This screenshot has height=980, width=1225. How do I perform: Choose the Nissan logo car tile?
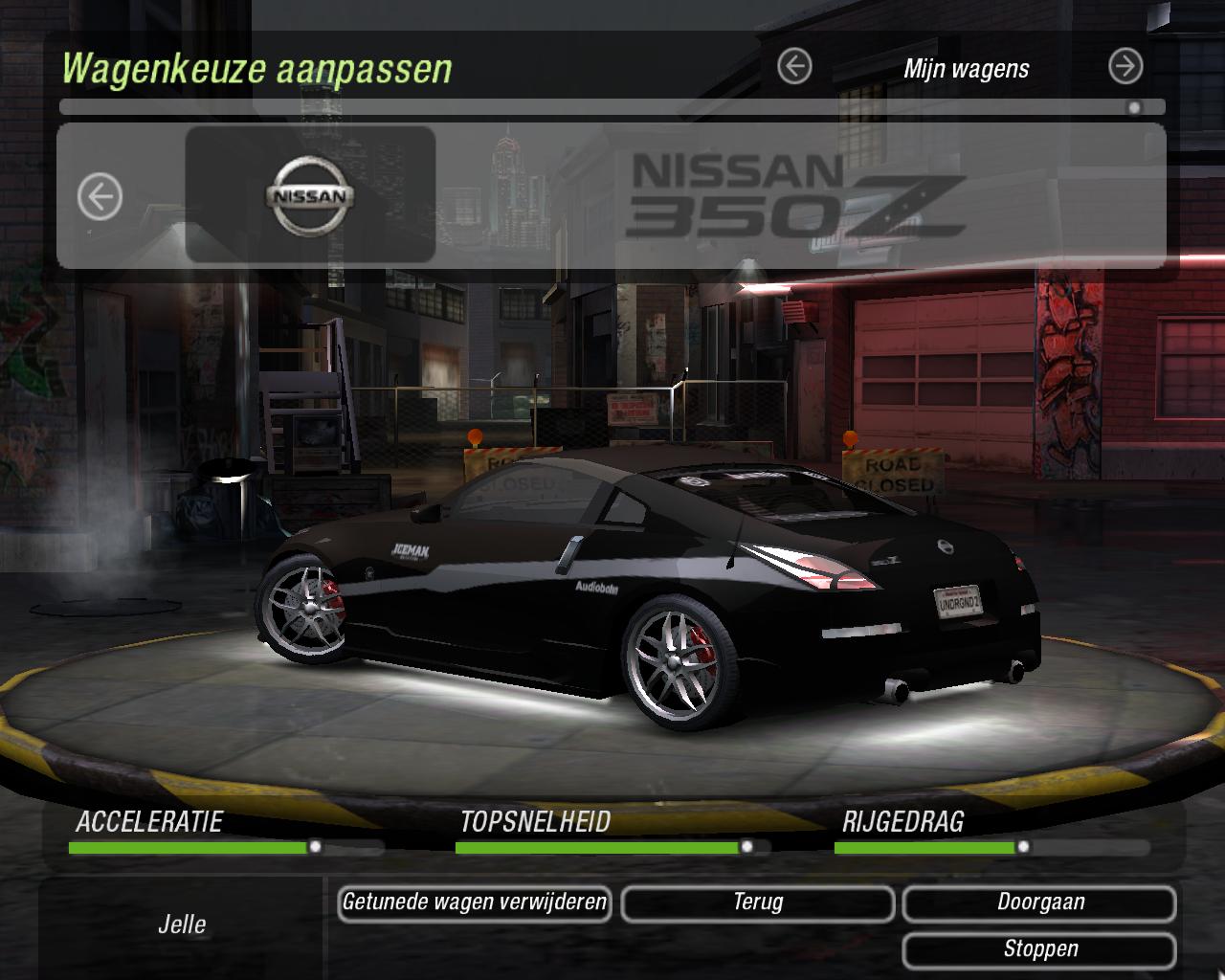point(310,195)
